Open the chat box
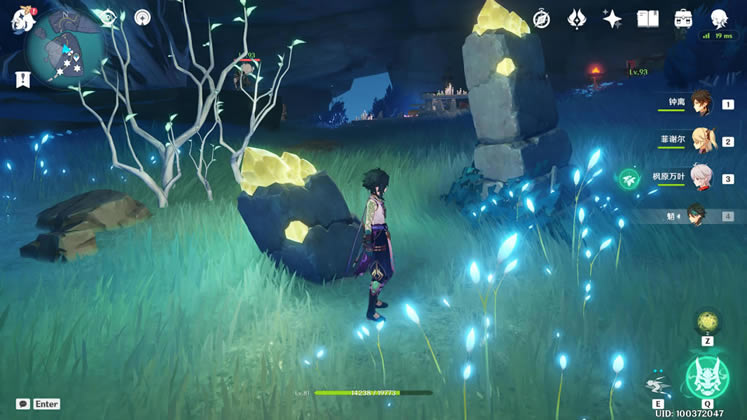Screen dimensions: 747x420 (x=23, y=404)
